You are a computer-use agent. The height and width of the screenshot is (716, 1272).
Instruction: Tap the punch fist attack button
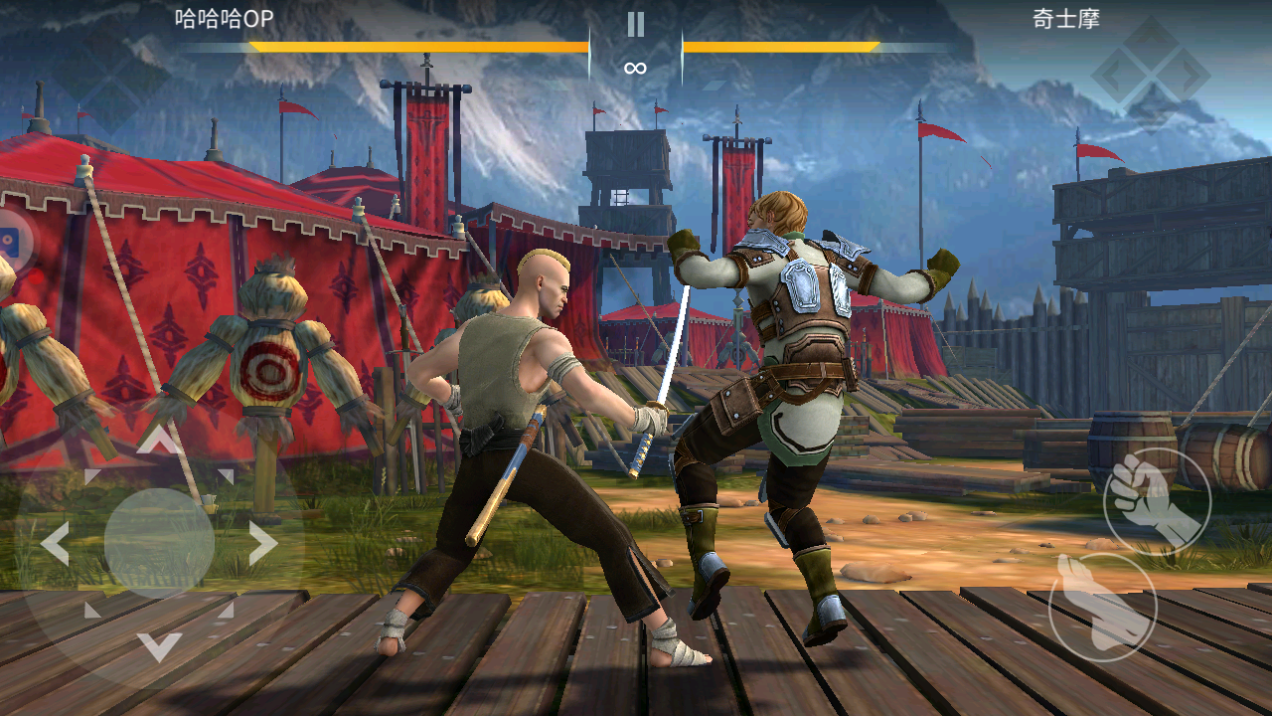(x=1157, y=499)
